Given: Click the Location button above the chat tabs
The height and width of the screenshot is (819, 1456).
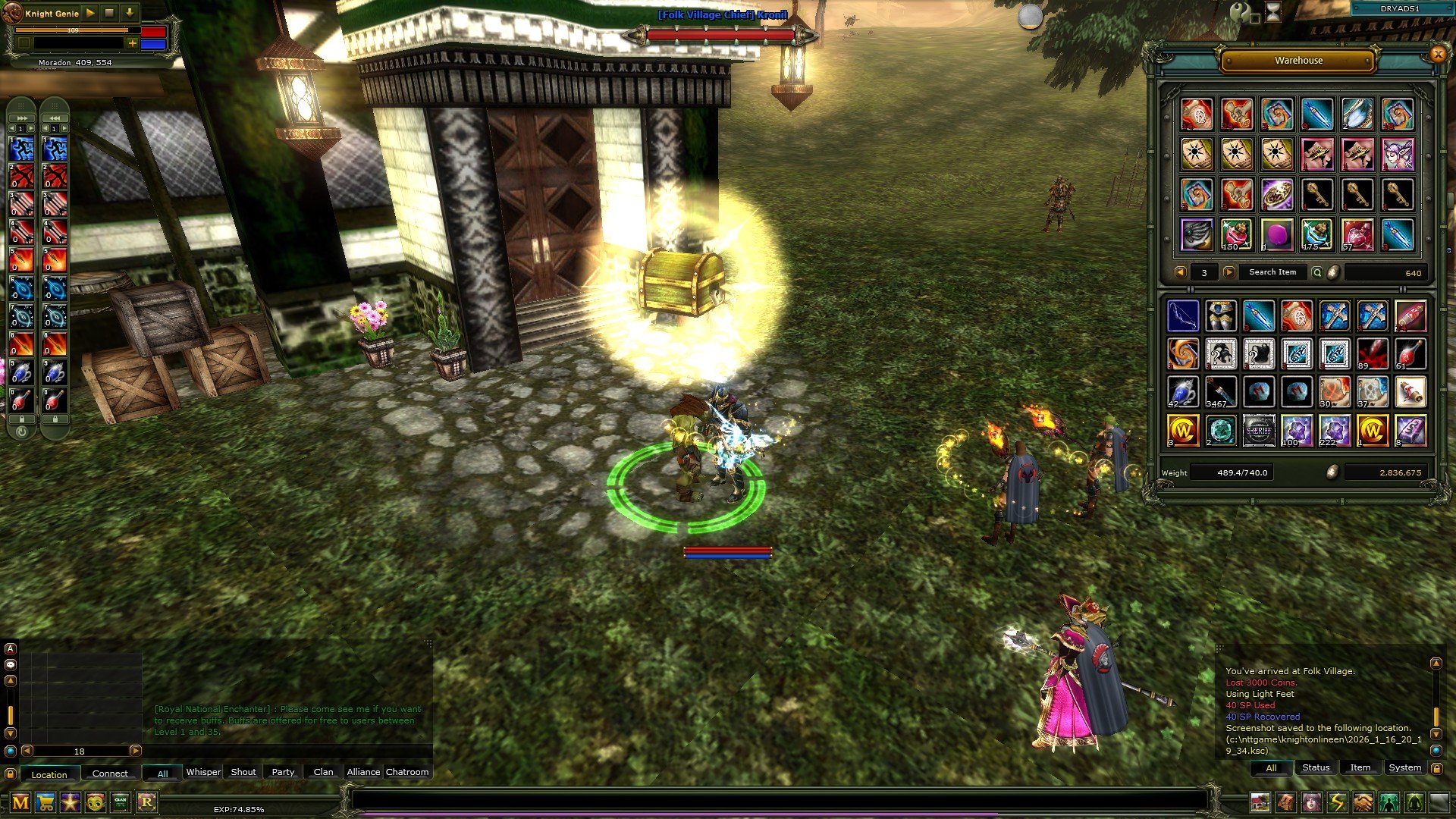Looking at the screenshot, I should pyautogui.click(x=50, y=774).
